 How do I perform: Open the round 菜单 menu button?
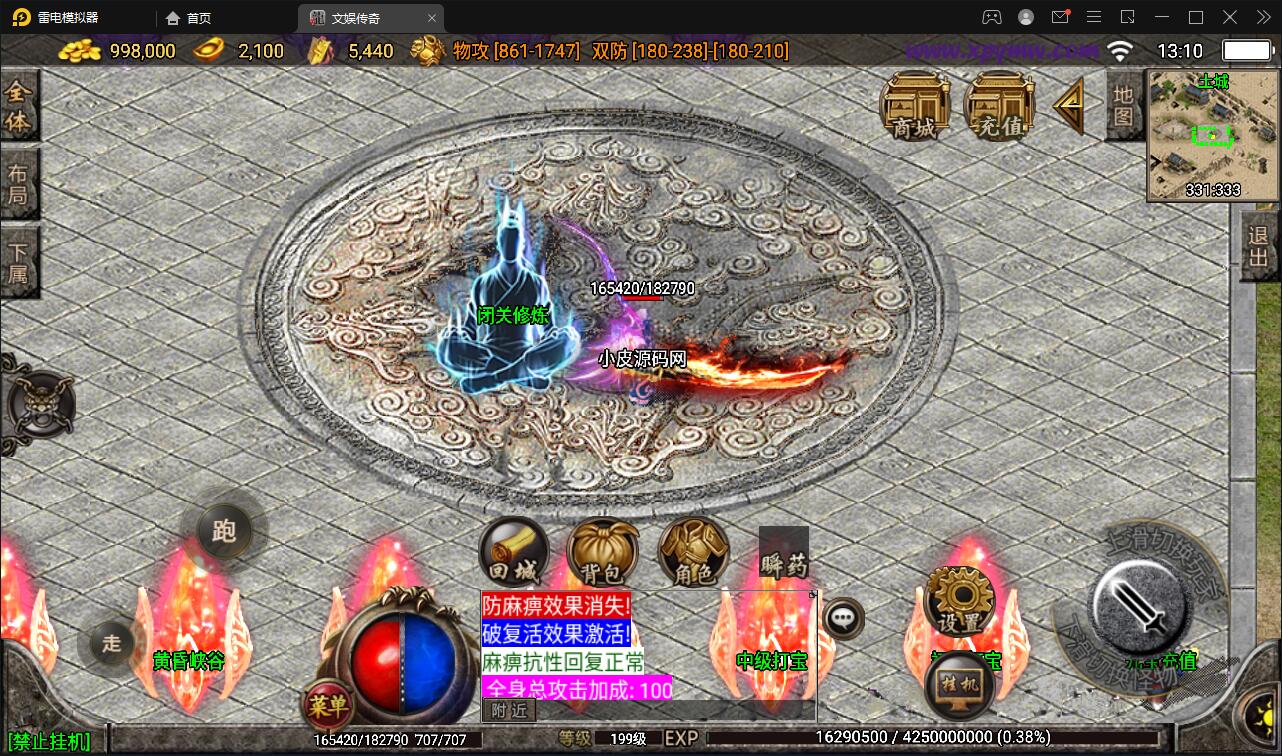click(328, 707)
